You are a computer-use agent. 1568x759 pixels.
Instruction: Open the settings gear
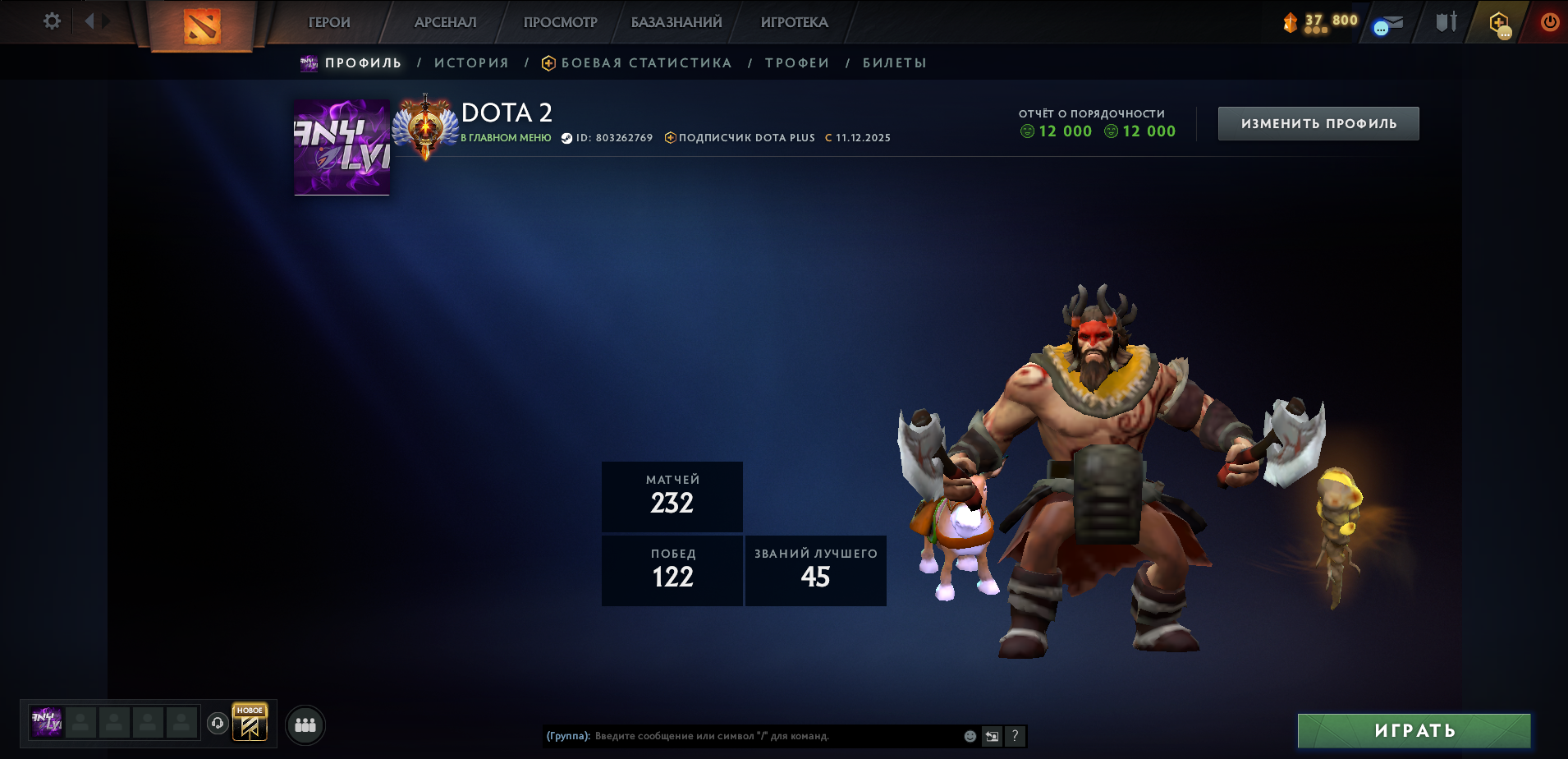pyautogui.click(x=51, y=21)
